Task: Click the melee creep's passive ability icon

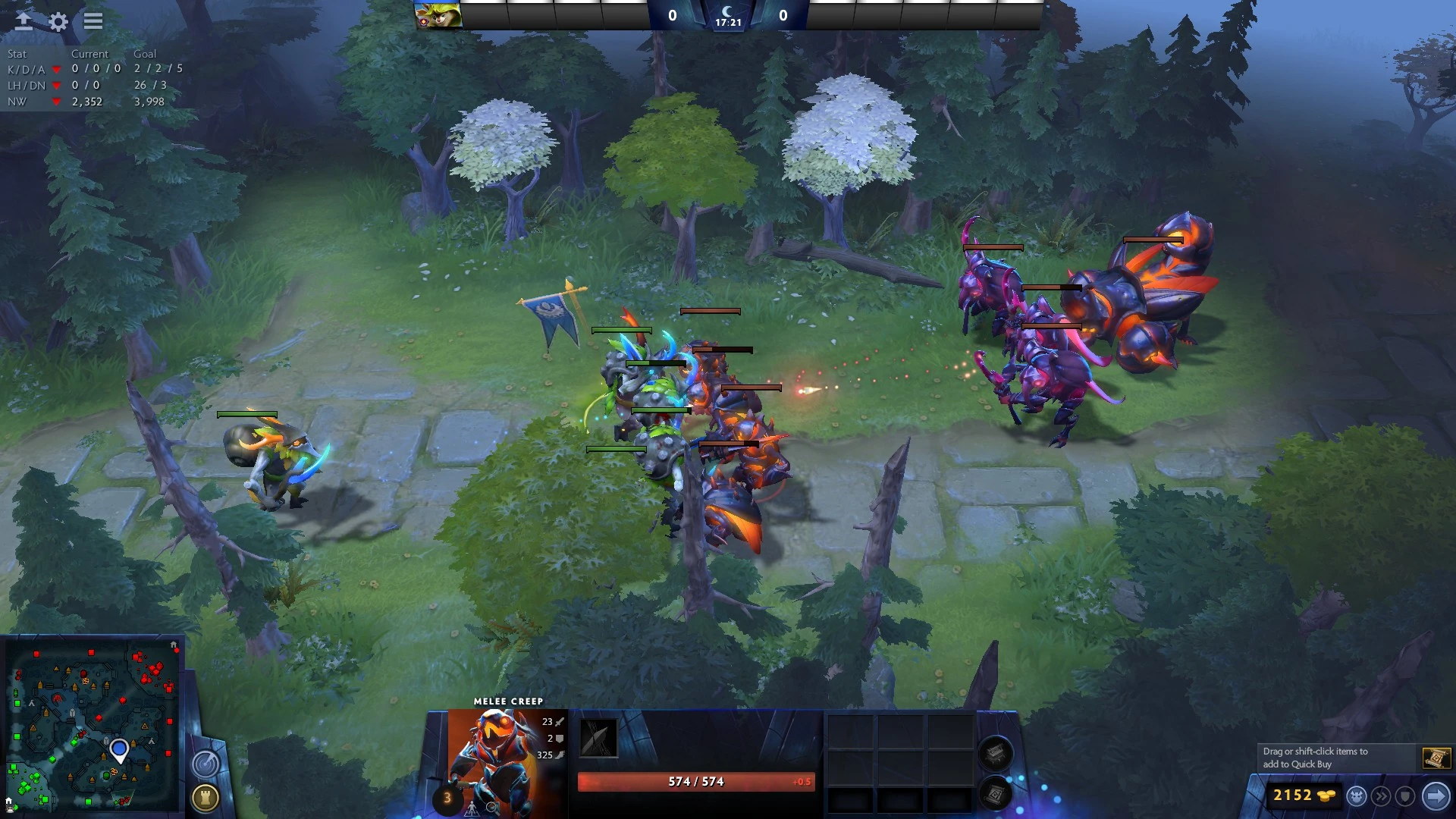Action: point(598,738)
